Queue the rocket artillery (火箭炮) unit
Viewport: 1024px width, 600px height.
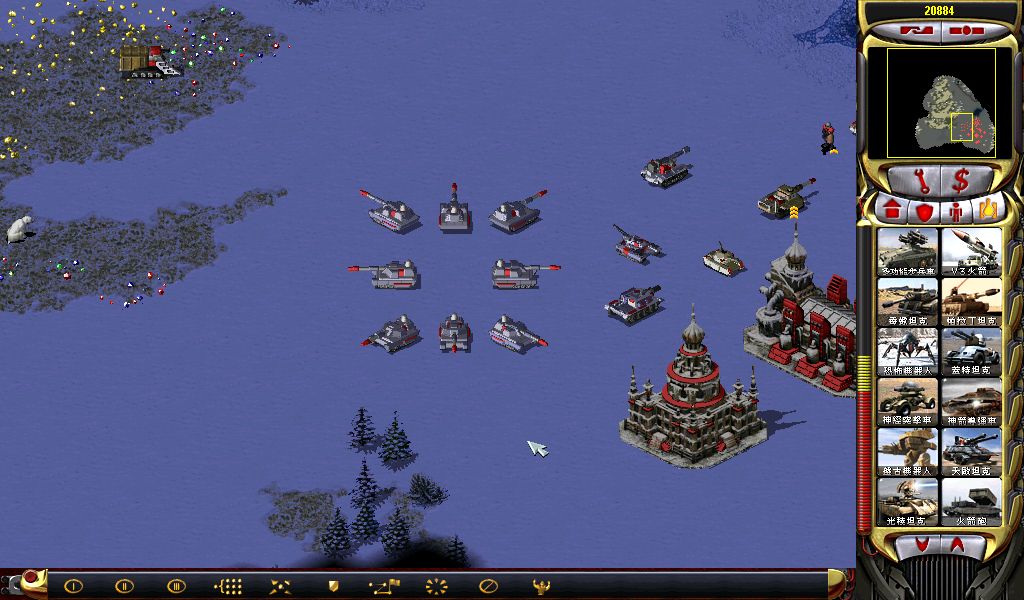(x=971, y=502)
